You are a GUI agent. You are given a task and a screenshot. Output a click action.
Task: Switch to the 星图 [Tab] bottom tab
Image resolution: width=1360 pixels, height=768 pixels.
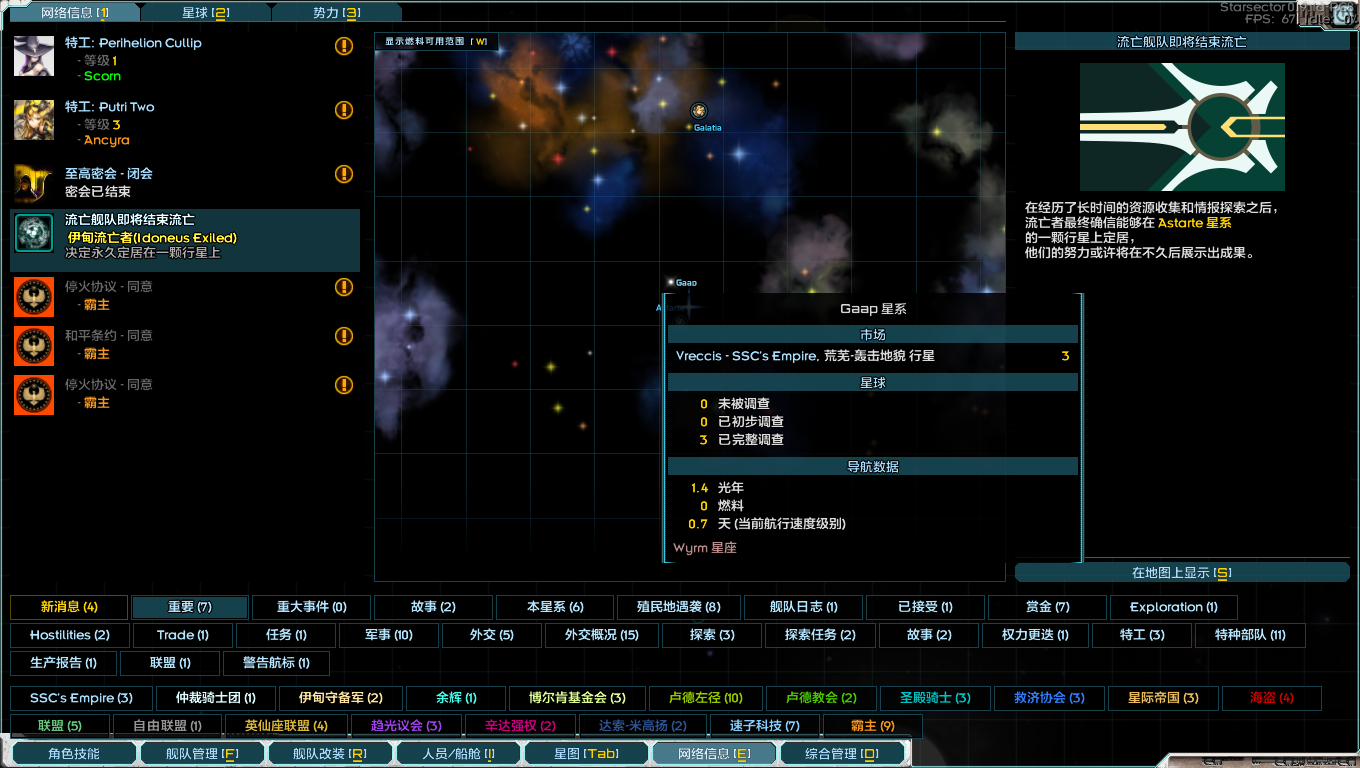tap(586, 753)
